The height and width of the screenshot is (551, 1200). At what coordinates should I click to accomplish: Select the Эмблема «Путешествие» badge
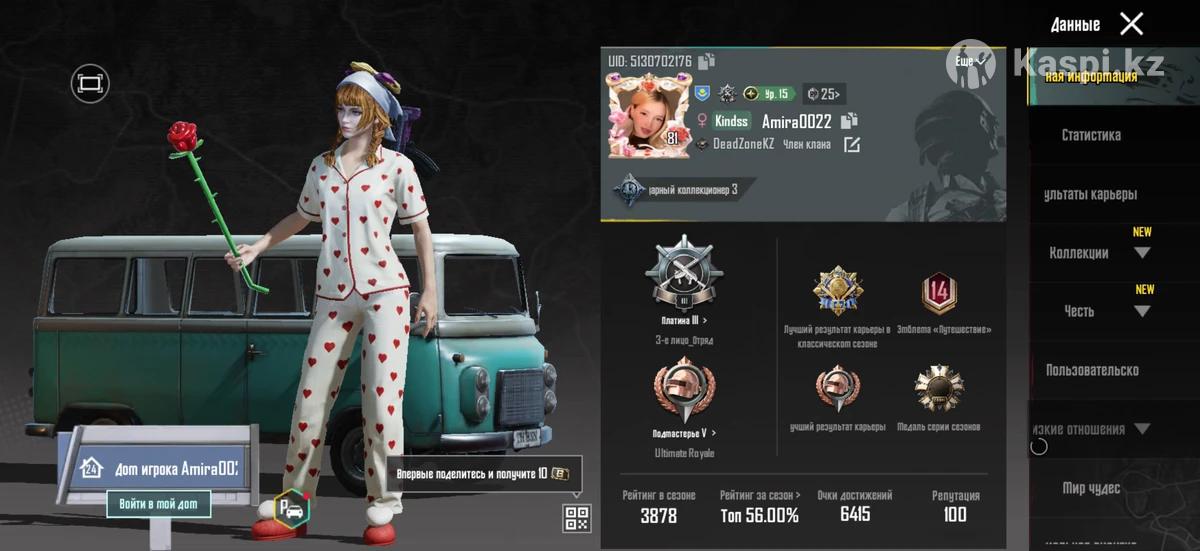coord(938,295)
